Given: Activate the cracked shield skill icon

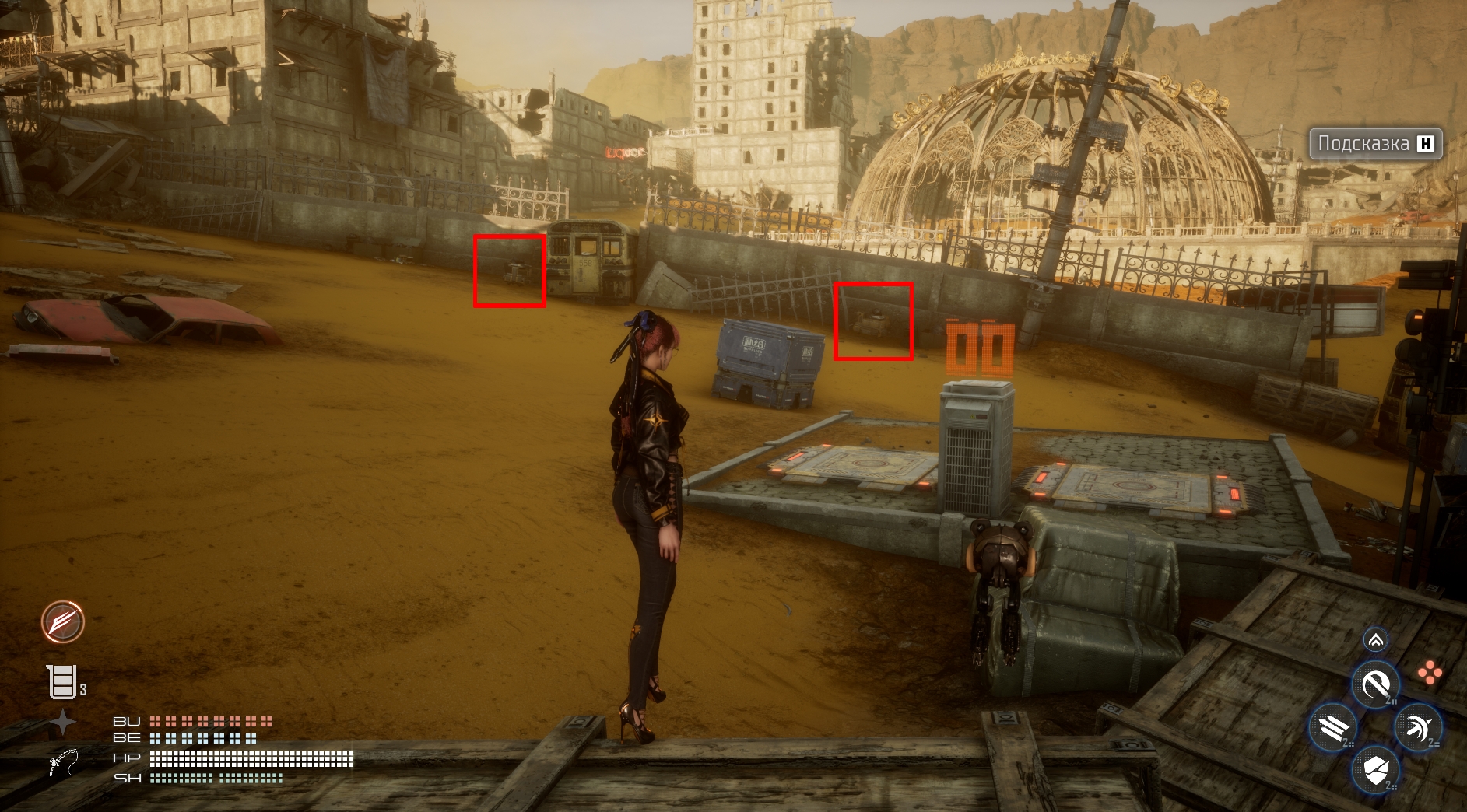Looking at the screenshot, I should (x=1375, y=770).
